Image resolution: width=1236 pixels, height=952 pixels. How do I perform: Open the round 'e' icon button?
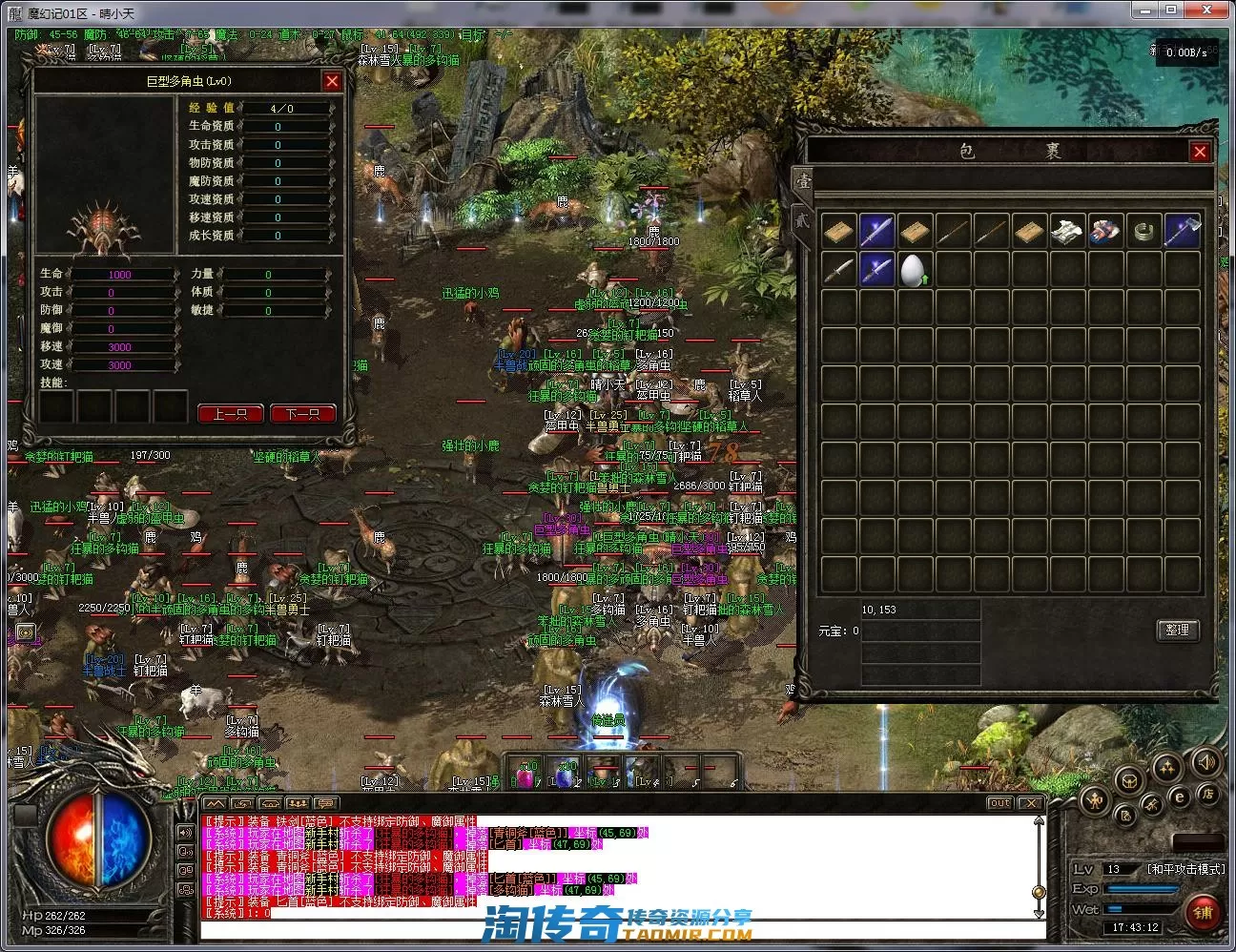point(1179,797)
